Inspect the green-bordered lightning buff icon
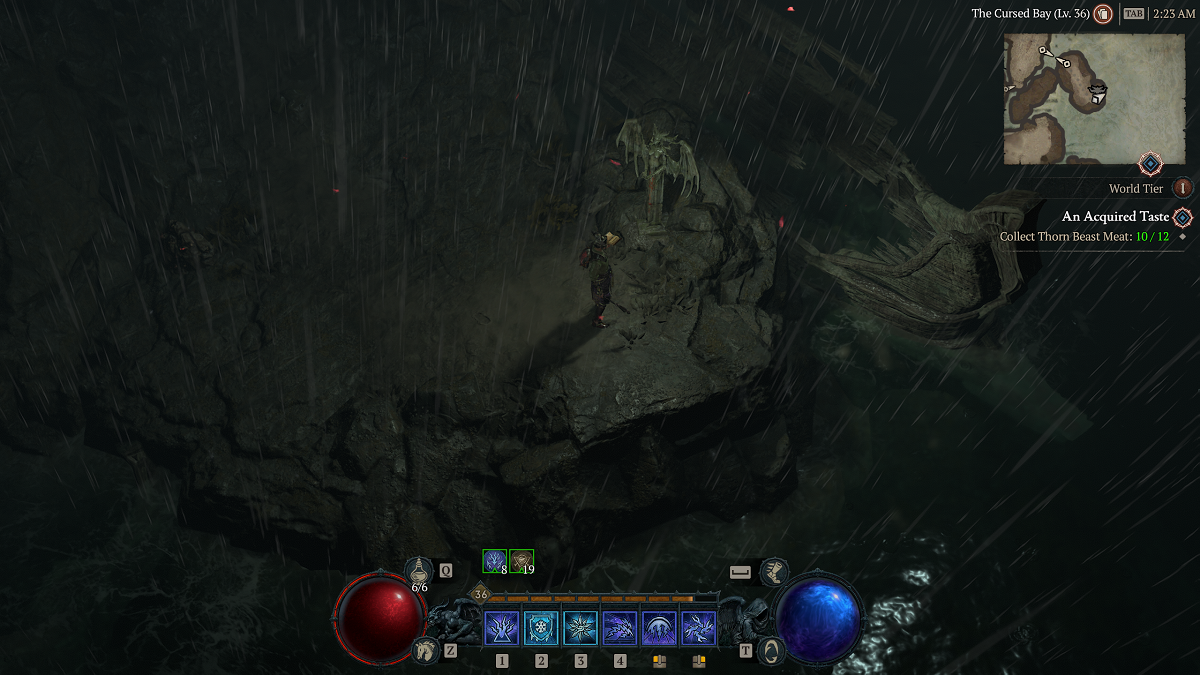1200x675 pixels. click(495, 561)
